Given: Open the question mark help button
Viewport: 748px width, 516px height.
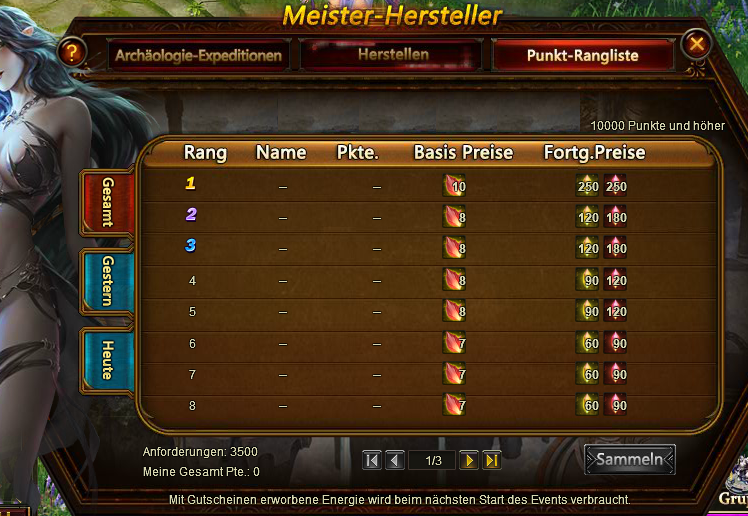Looking at the screenshot, I should click(x=69, y=52).
